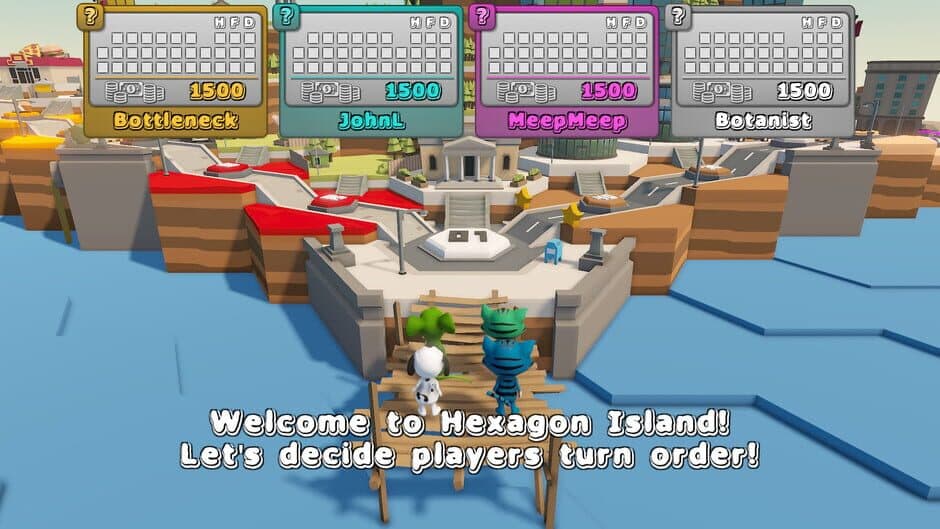Click the question mark badge on Bottleneck's panel
Viewport: 940px width, 529px height.
pyautogui.click(x=91, y=15)
